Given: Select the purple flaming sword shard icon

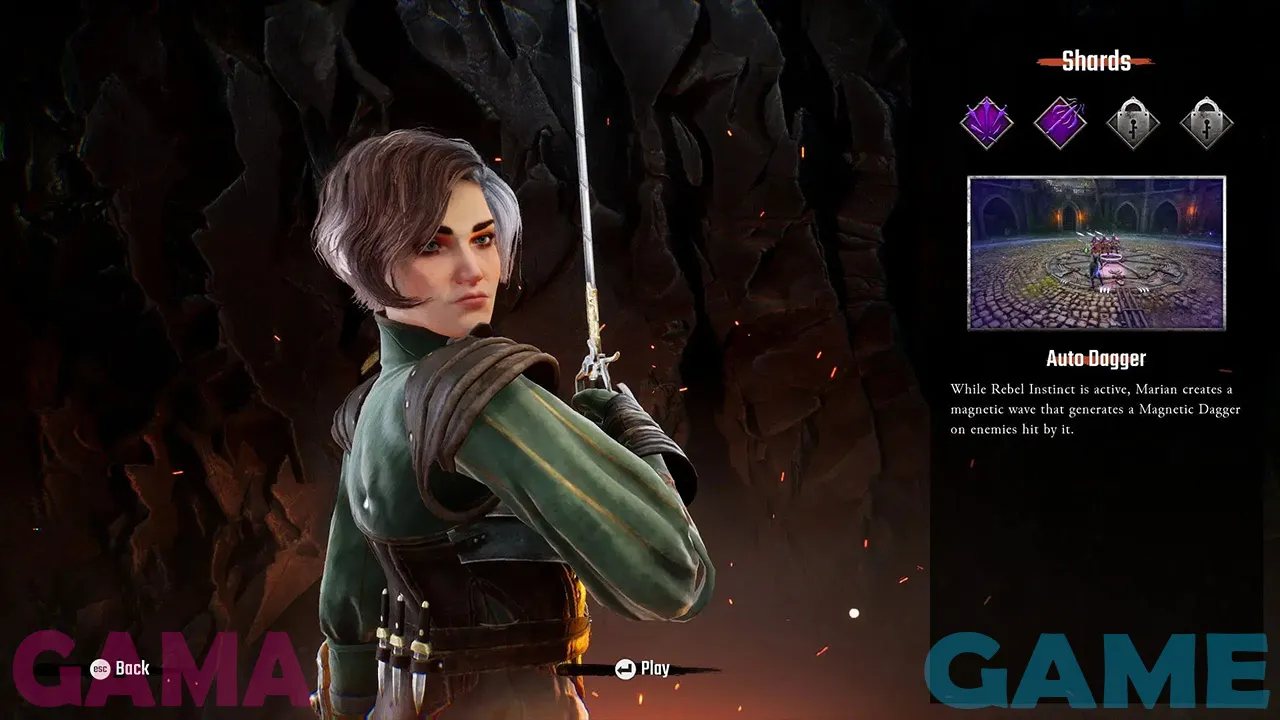Looking at the screenshot, I should [1060, 123].
